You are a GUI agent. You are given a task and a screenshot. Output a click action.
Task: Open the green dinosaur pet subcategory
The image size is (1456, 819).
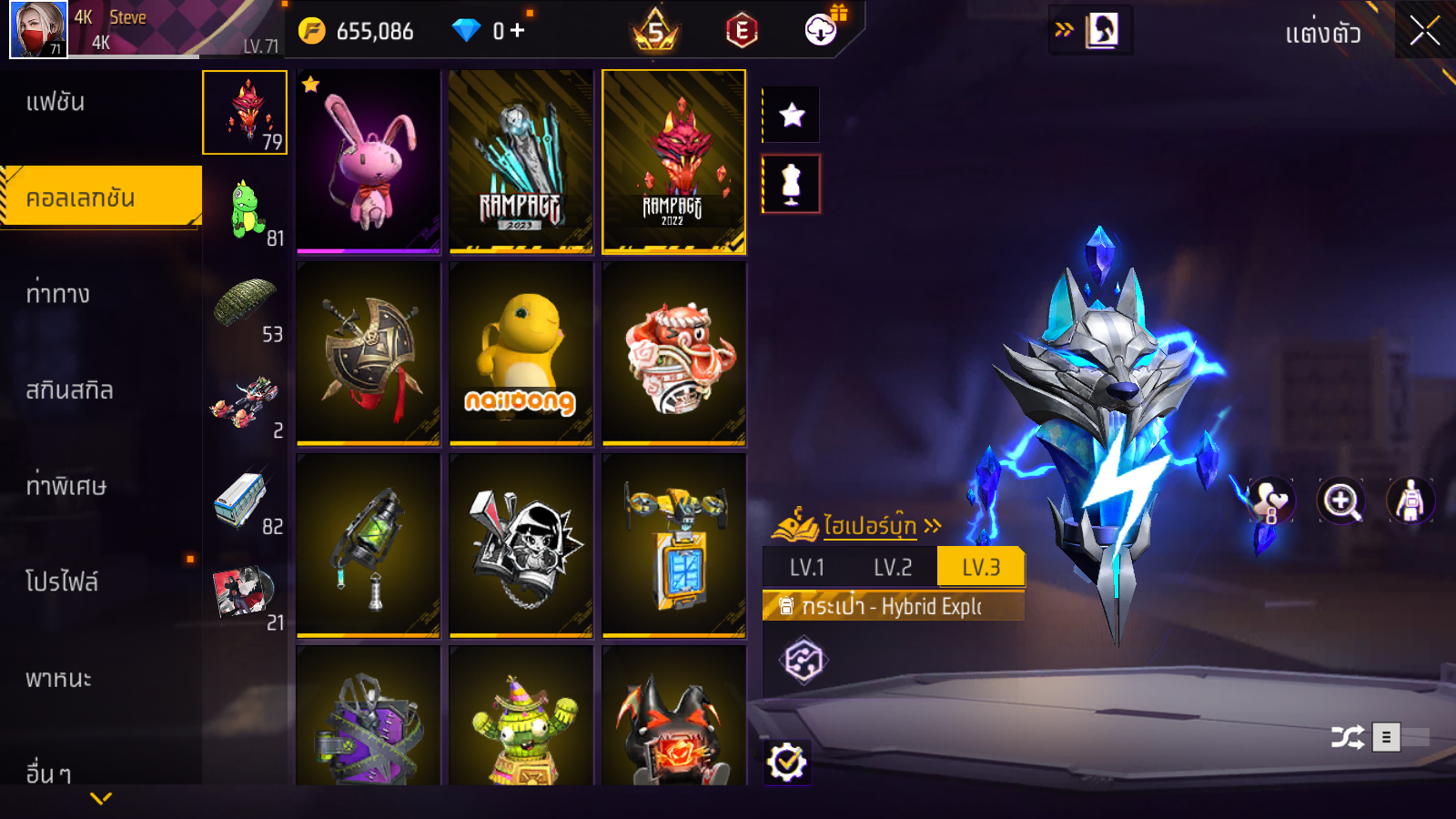(245, 209)
